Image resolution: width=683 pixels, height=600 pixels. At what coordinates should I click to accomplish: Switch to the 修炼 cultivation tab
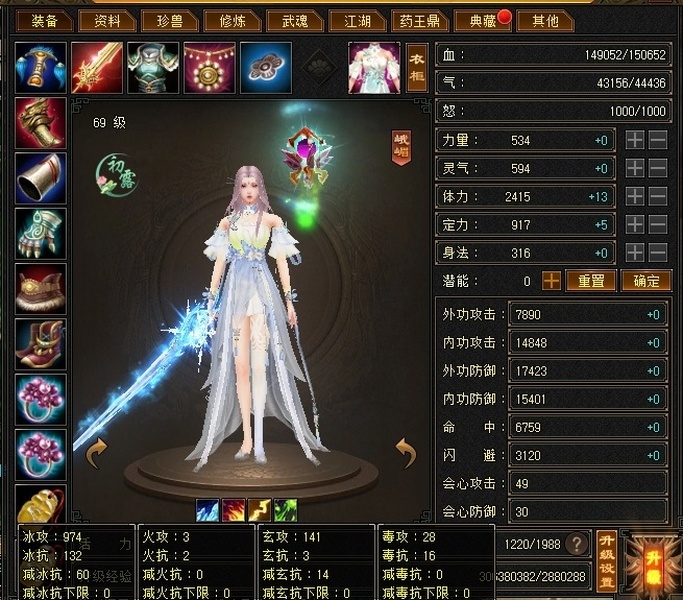coord(233,20)
